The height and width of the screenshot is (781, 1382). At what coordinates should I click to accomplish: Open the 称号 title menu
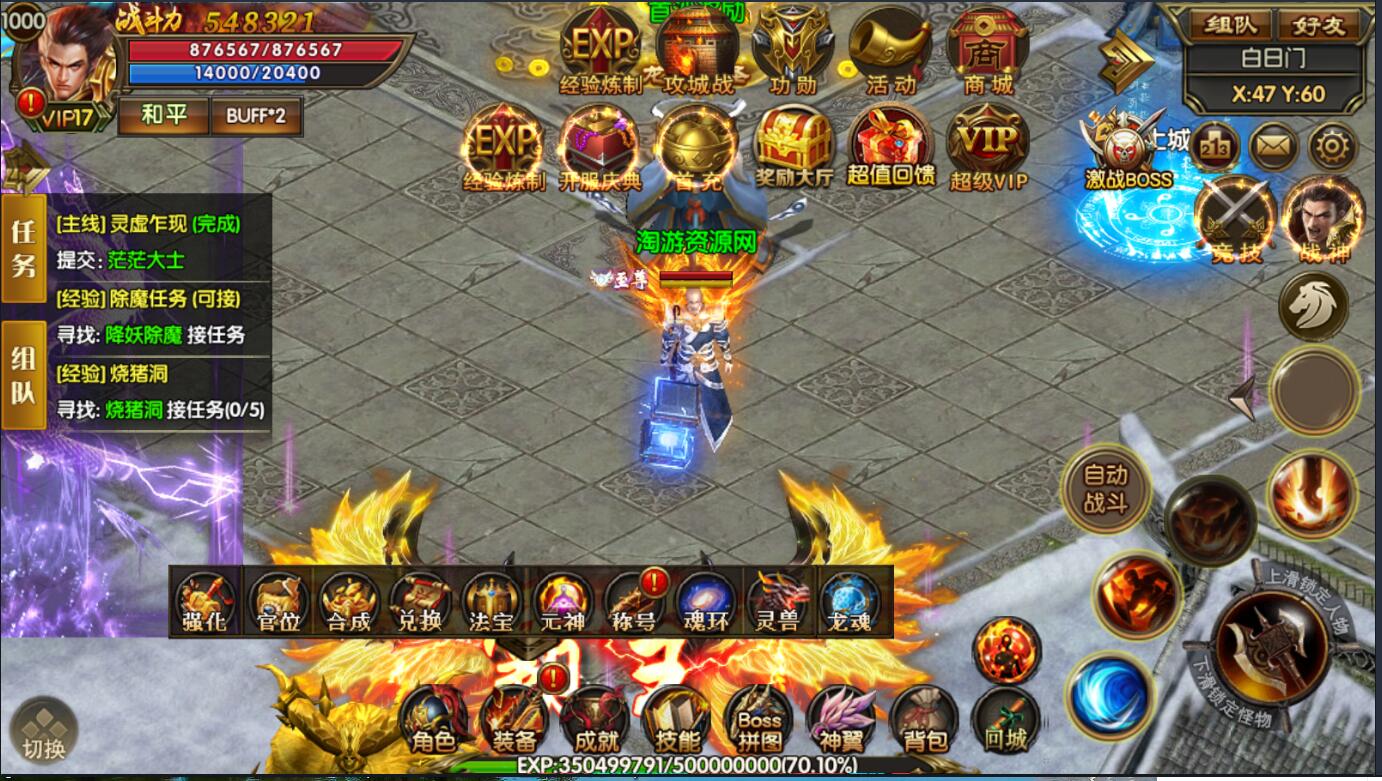click(633, 602)
